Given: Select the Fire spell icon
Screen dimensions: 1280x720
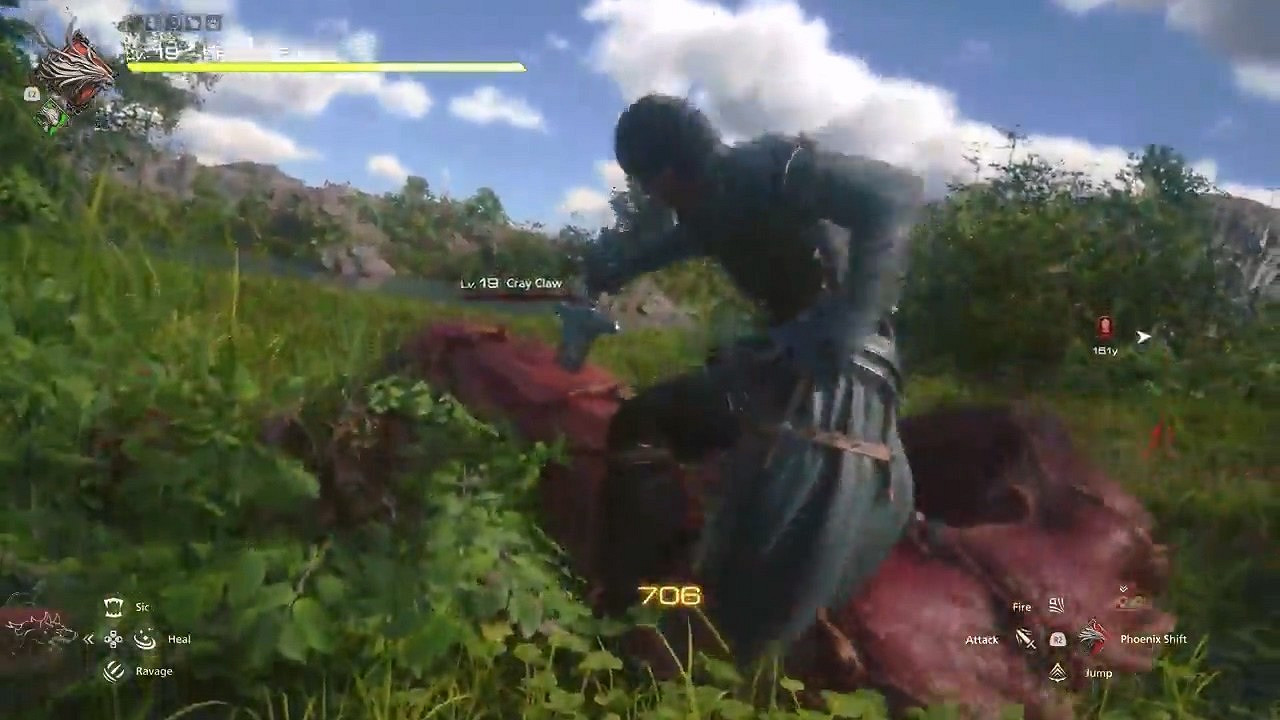Looking at the screenshot, I should click(1056, 604).
